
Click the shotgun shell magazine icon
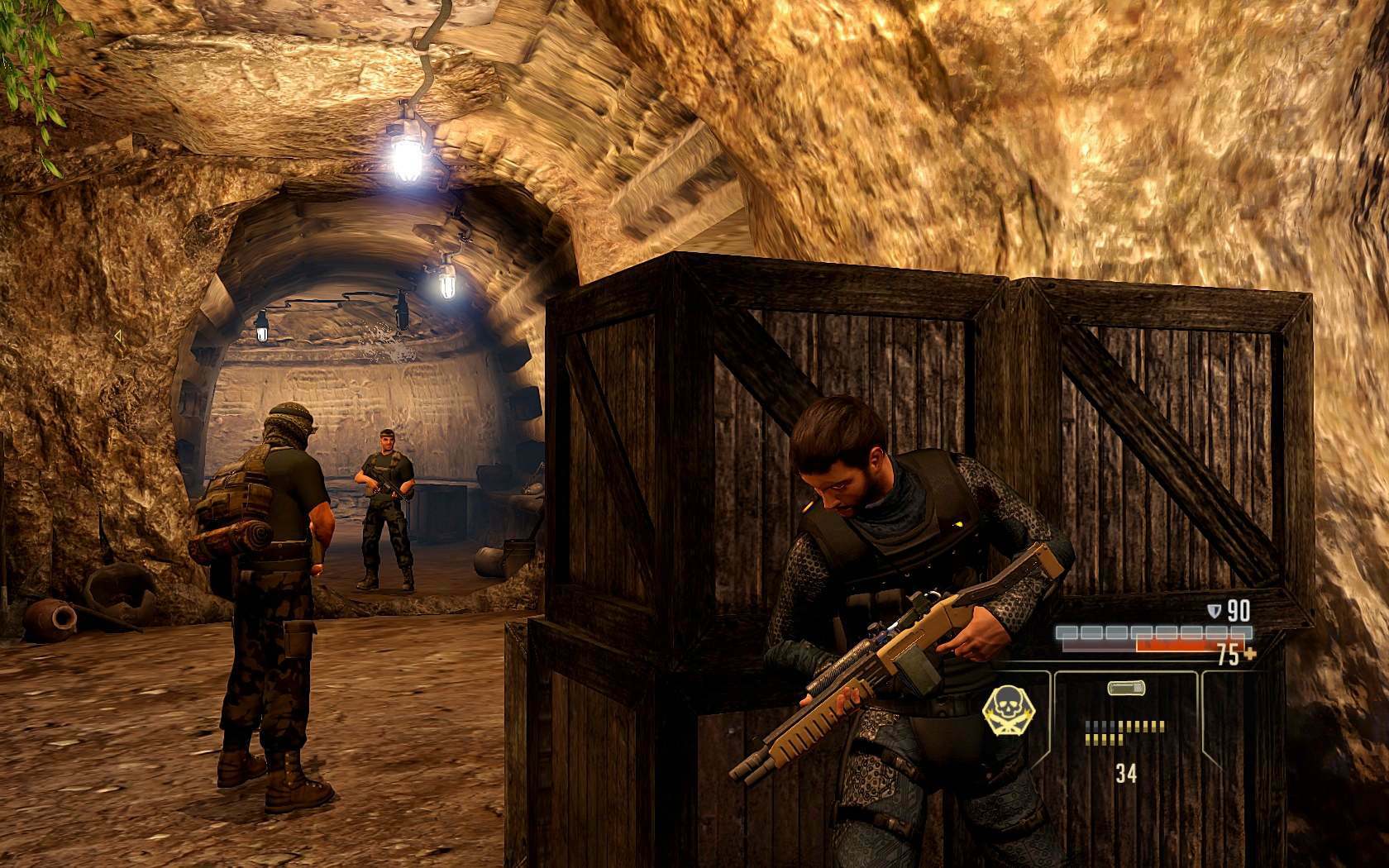[1127, 687]
